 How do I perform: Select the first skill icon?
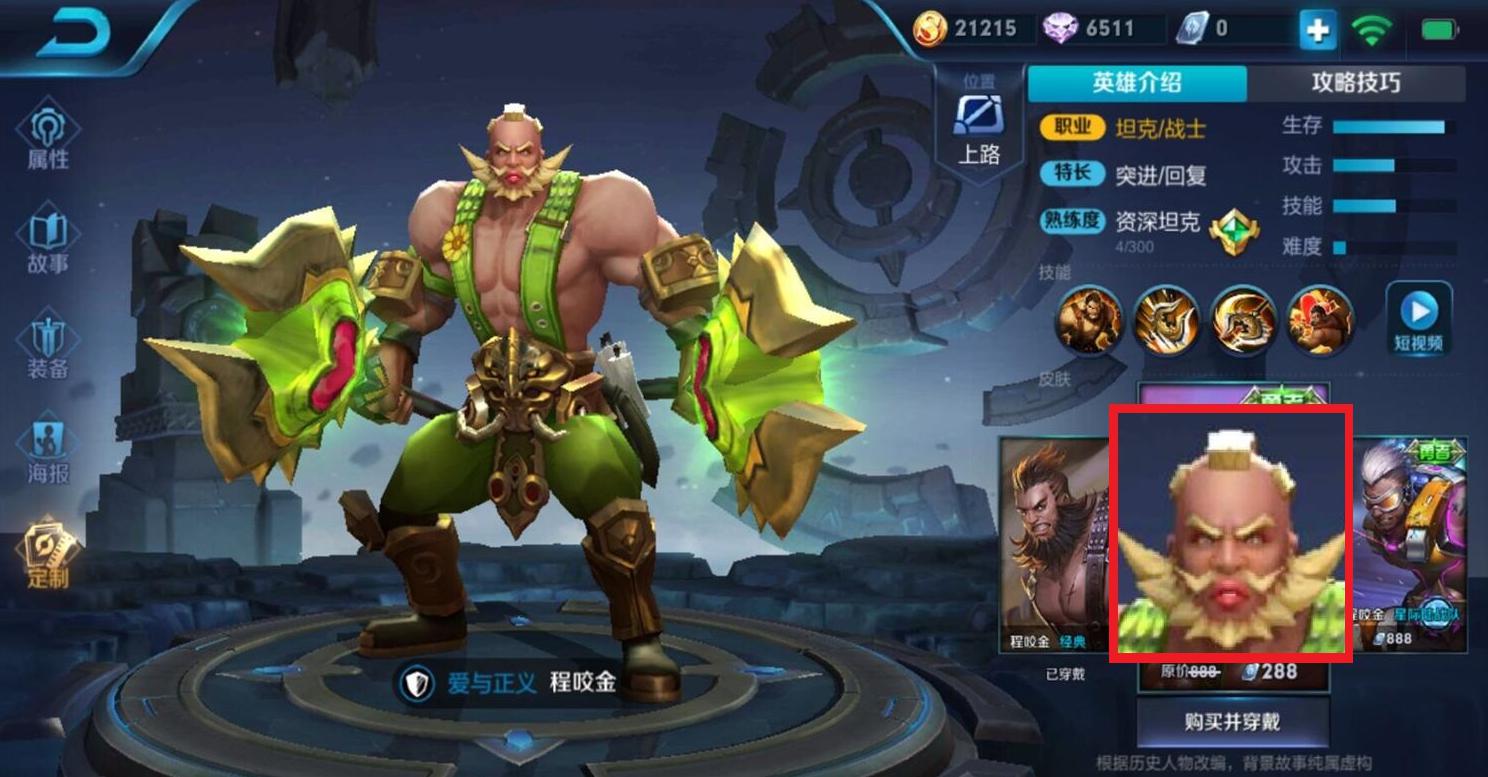[1090, 321]
